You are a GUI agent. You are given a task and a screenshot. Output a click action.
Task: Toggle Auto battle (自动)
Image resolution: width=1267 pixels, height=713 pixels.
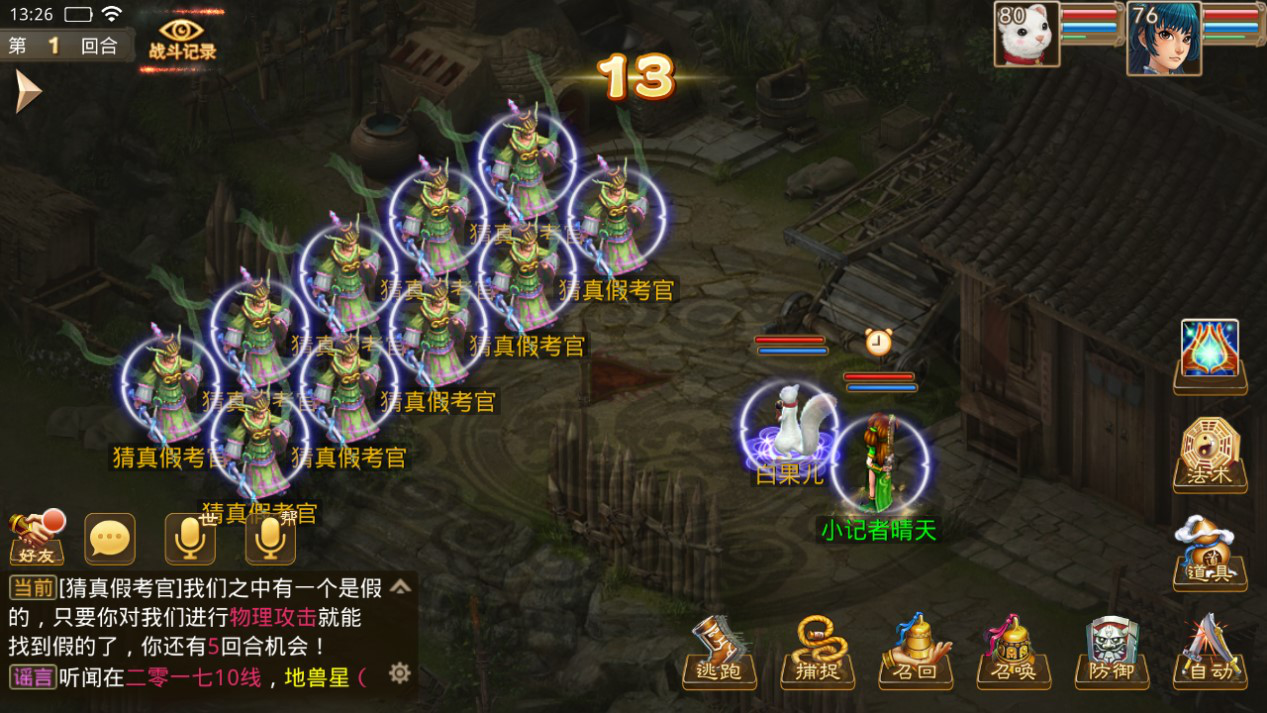[x=1210, y=654]
